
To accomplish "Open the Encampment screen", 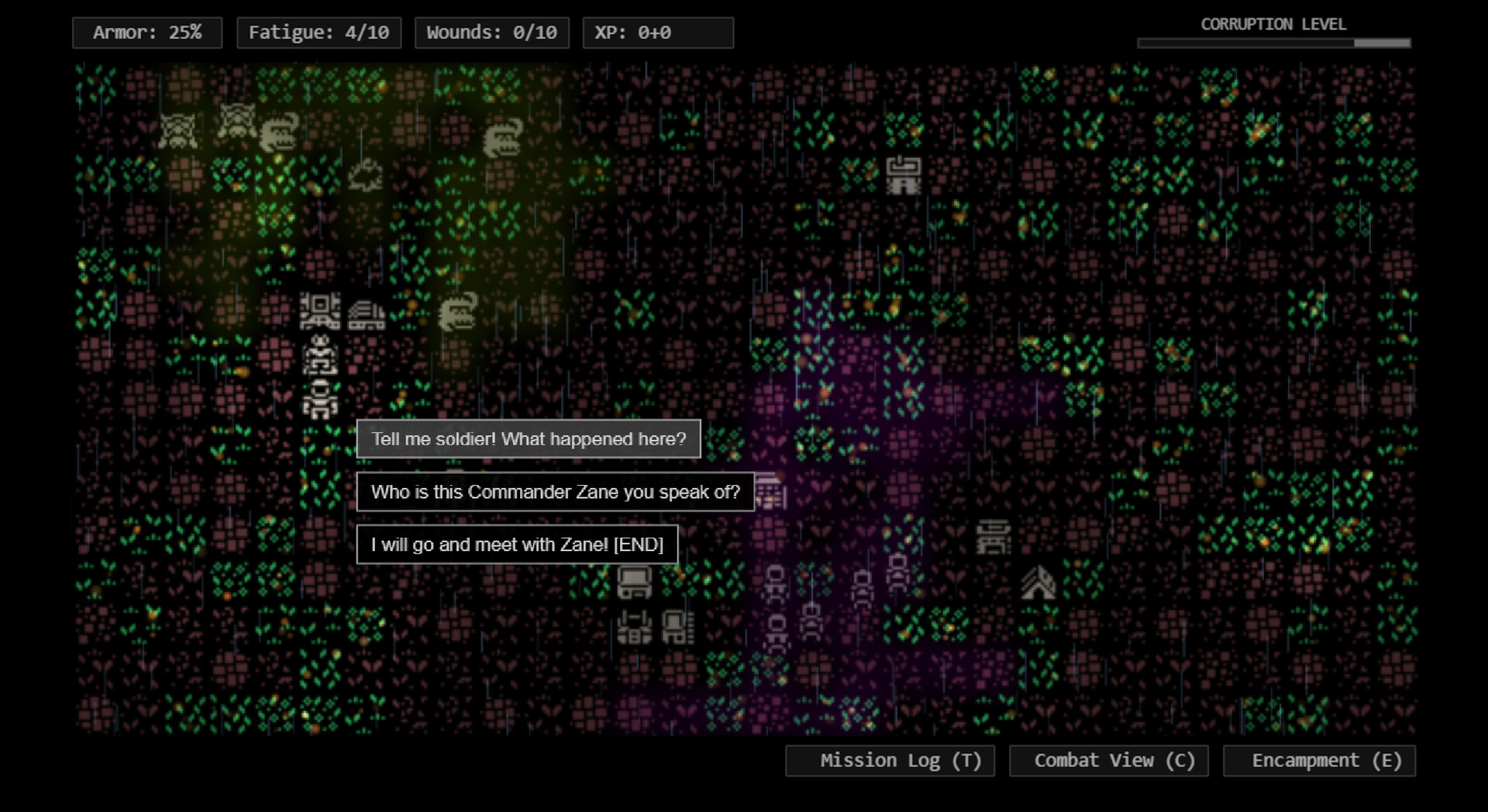I will [x=1319, y=760].
